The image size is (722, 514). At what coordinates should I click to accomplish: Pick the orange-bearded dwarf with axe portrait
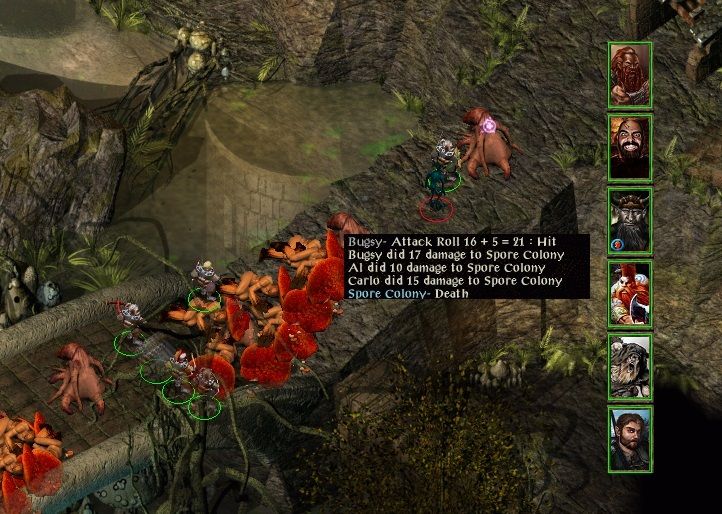click(630, 294)
